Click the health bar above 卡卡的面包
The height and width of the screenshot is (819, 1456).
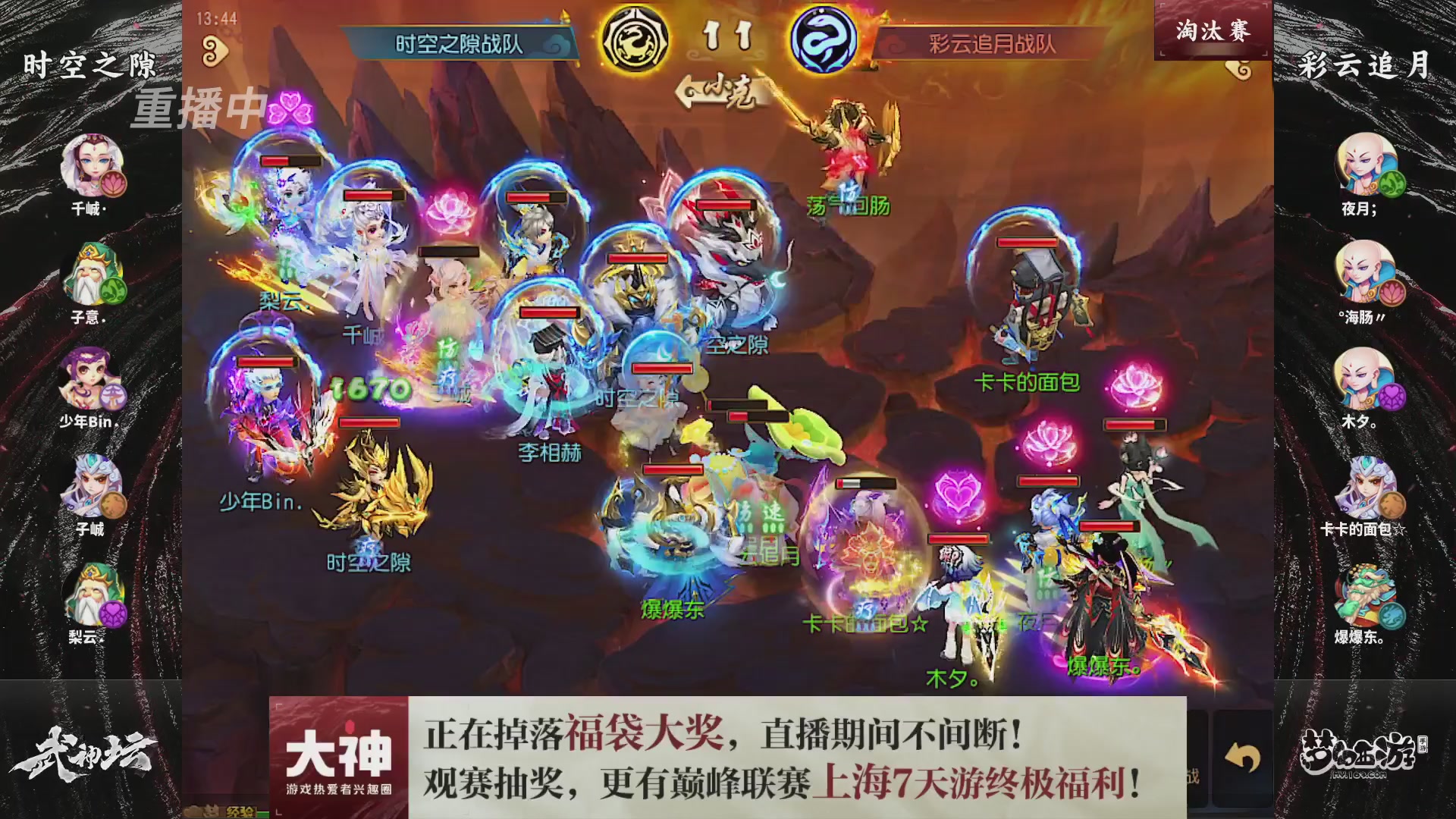tap(1028, 243)
